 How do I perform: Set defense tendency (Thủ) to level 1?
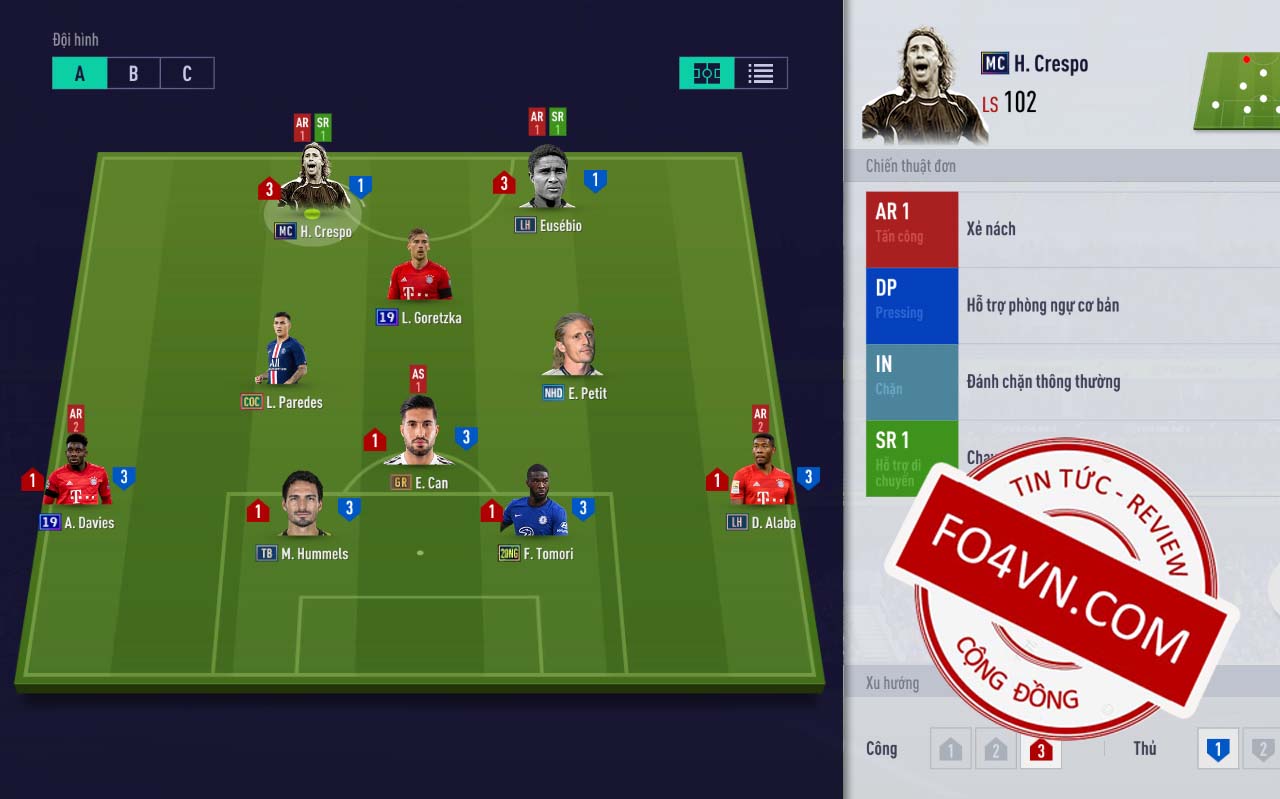pos(1217,749)
